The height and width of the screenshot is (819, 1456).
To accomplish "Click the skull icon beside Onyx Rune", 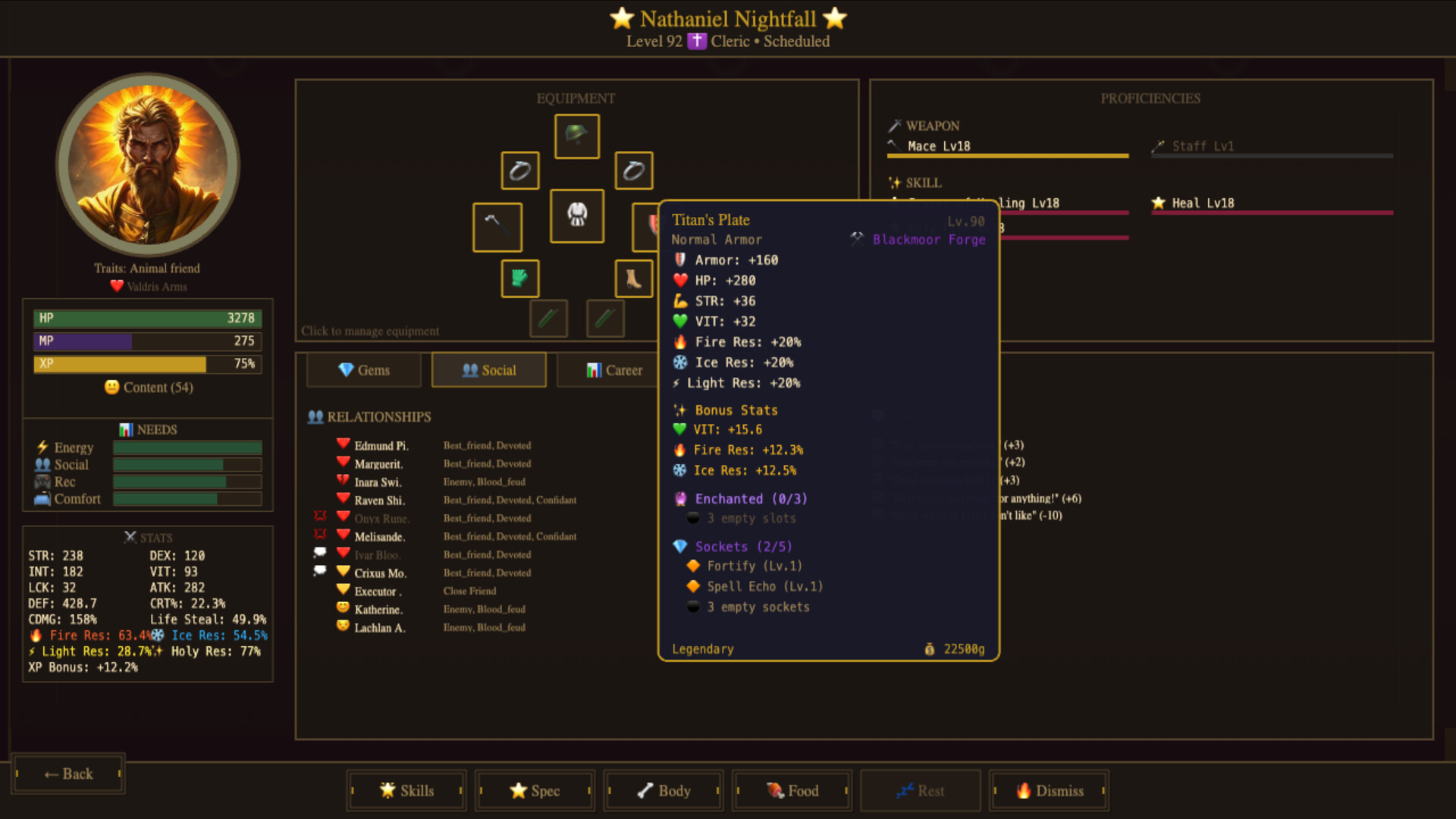I will point(319,515).
